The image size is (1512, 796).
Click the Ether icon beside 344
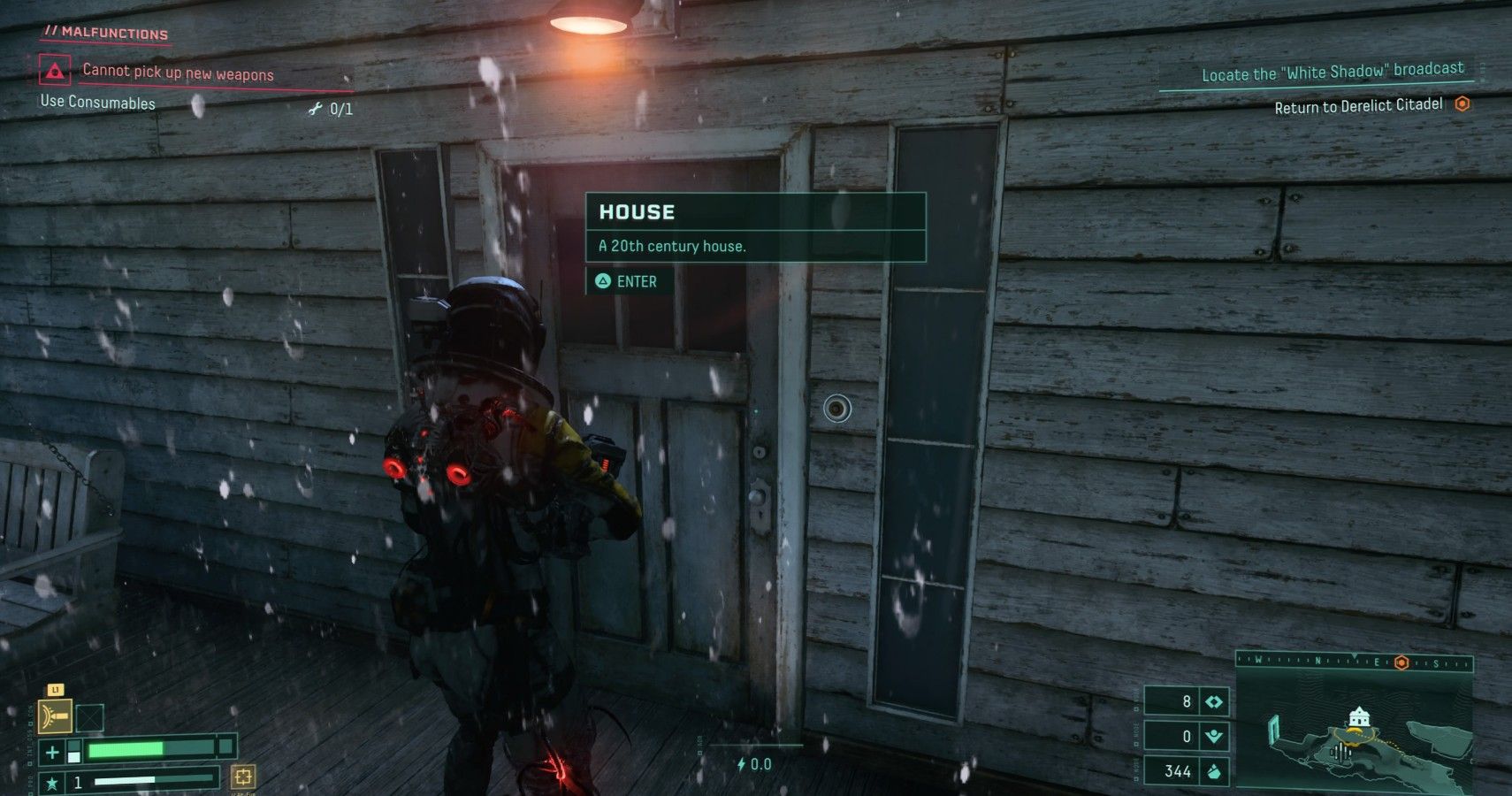click(x=1214, y=771)
